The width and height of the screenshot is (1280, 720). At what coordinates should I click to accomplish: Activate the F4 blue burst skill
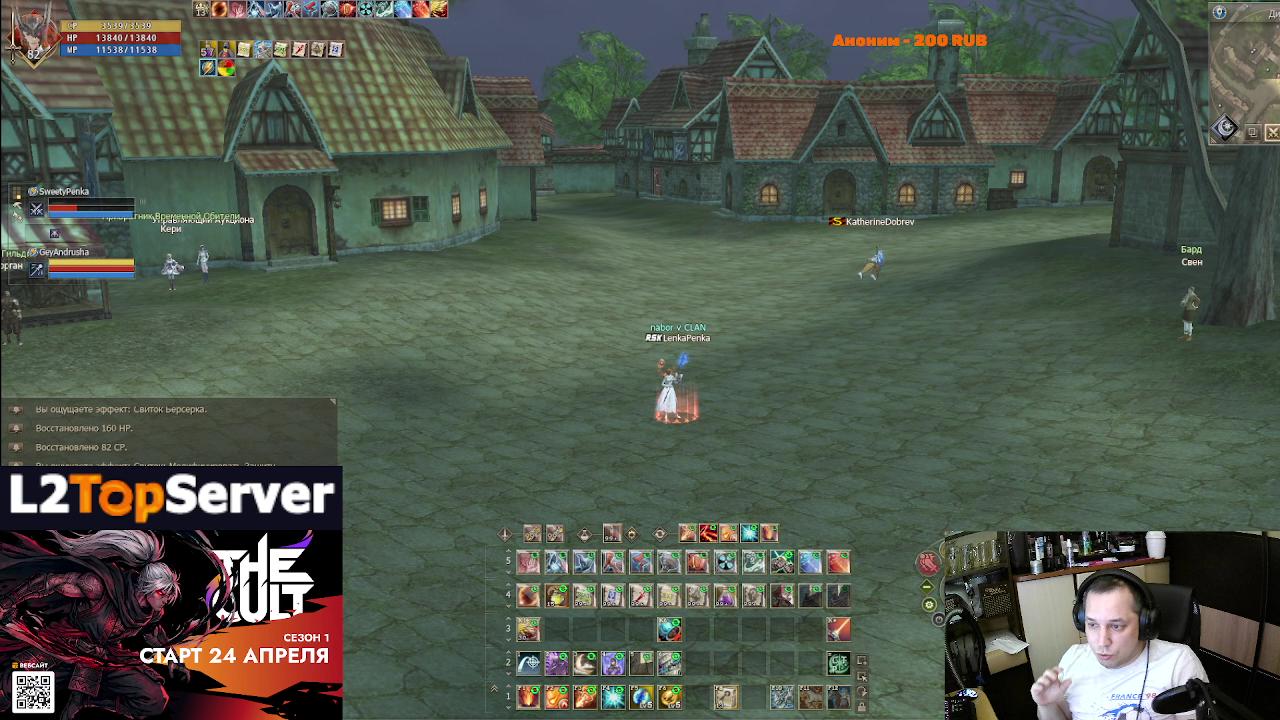613,696
